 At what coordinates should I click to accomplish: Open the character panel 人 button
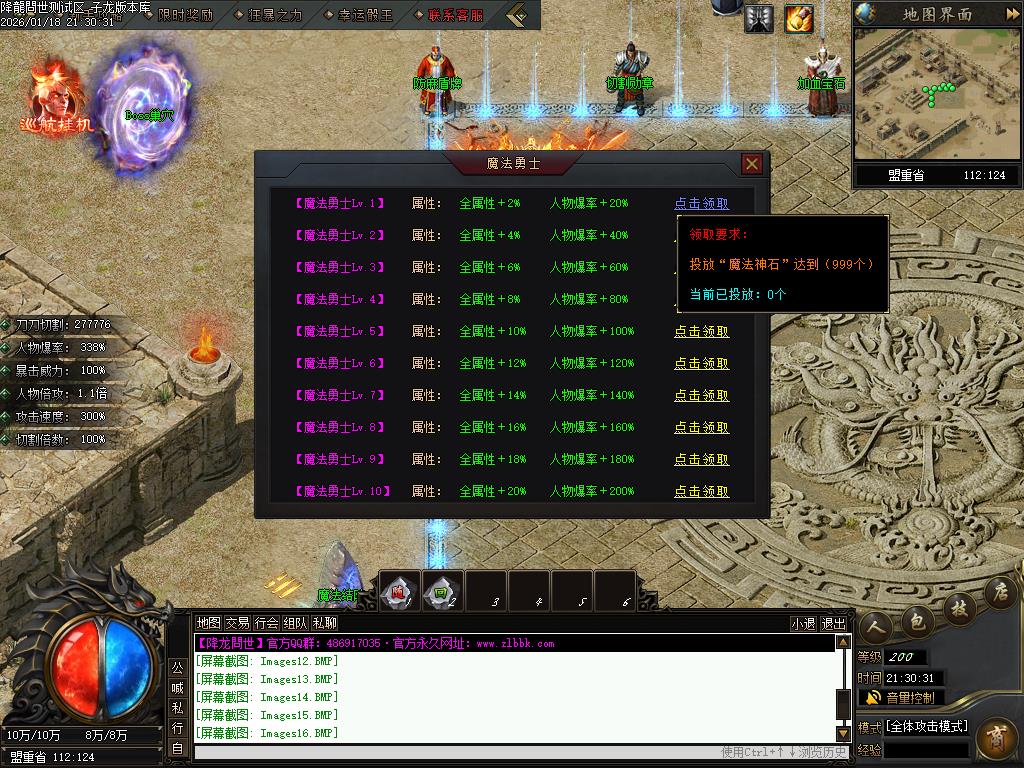(877, 626)
